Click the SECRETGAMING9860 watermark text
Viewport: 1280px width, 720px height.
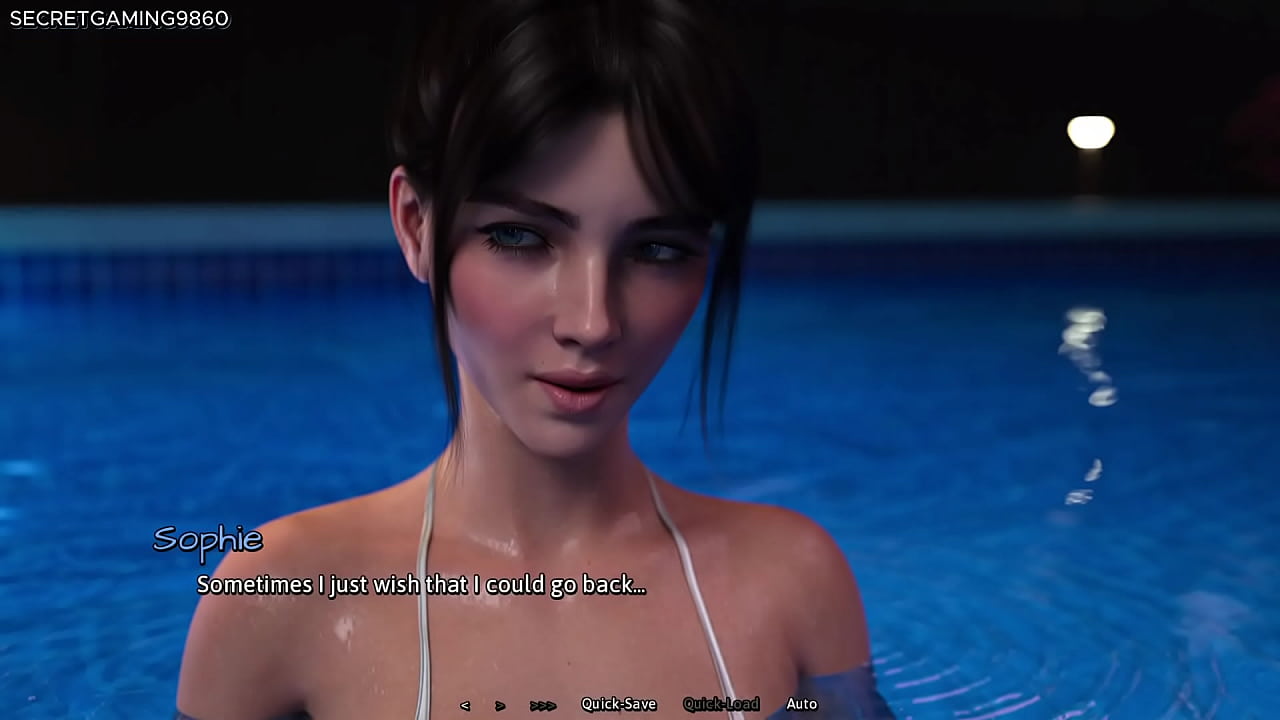click(118, 18)
